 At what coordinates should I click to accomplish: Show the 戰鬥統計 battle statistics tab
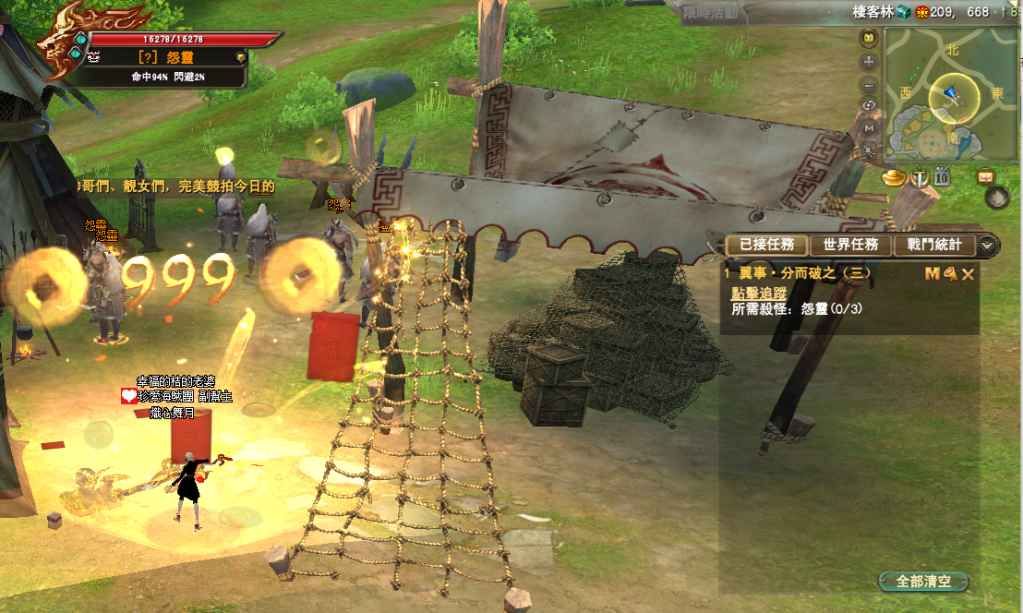click(x=935, y=245)
